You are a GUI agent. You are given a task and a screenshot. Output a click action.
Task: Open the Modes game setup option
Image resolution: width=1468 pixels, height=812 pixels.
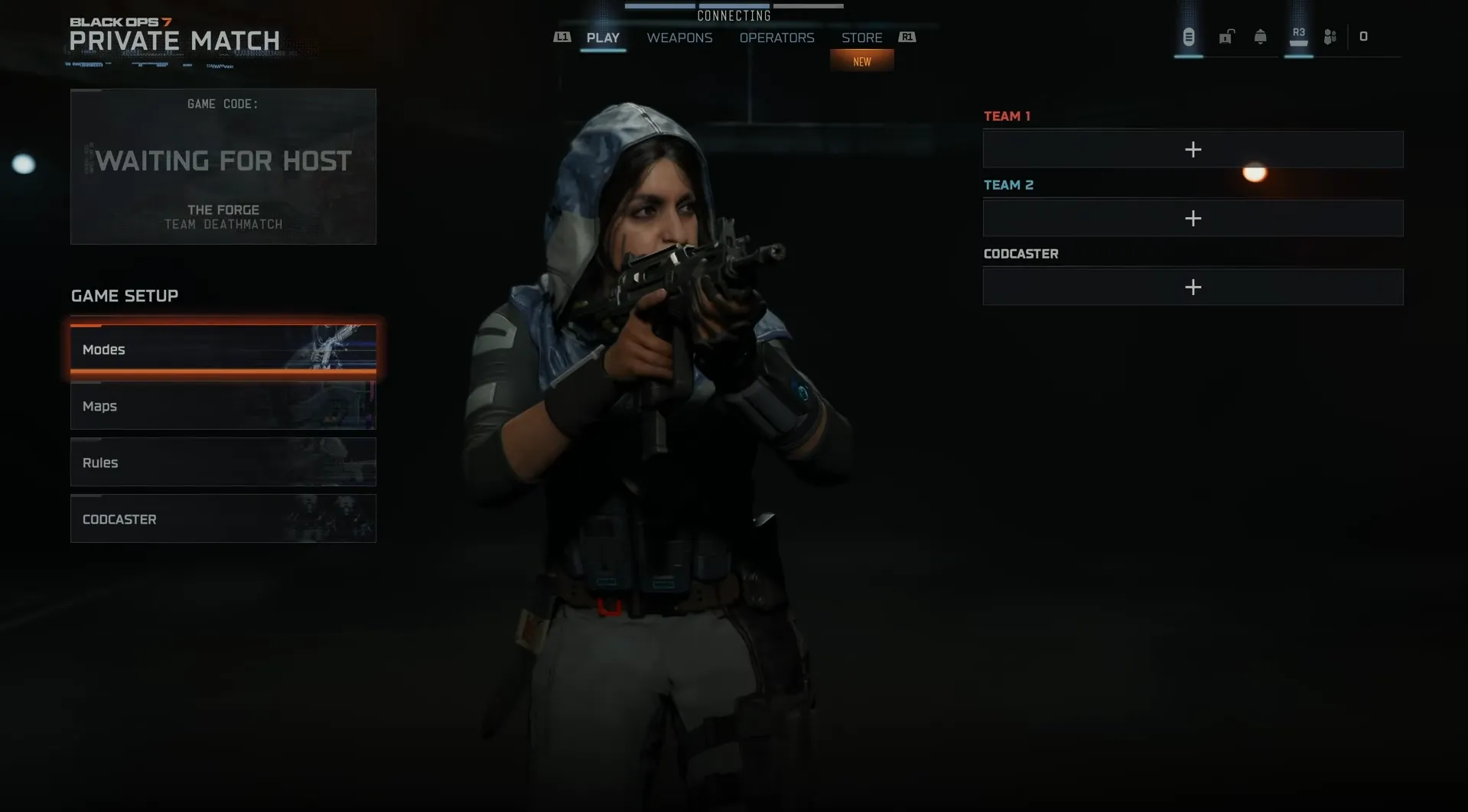pos(223,349)
